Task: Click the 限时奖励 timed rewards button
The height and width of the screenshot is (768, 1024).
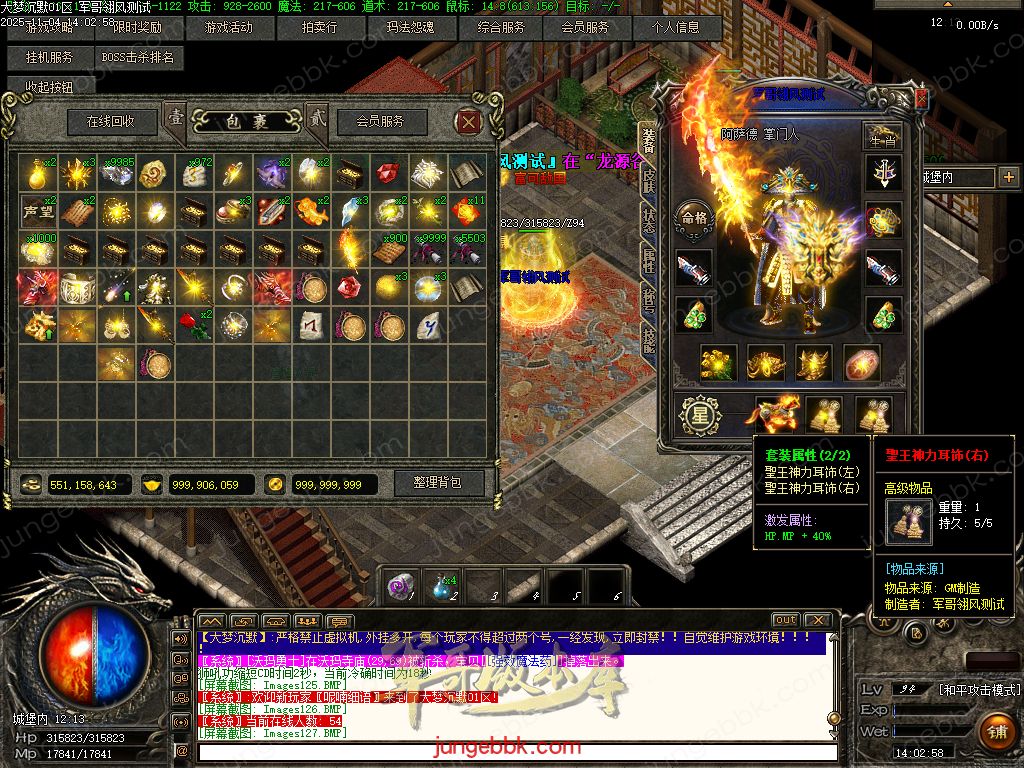Action: pyautogui.click(x=137, y=28)
